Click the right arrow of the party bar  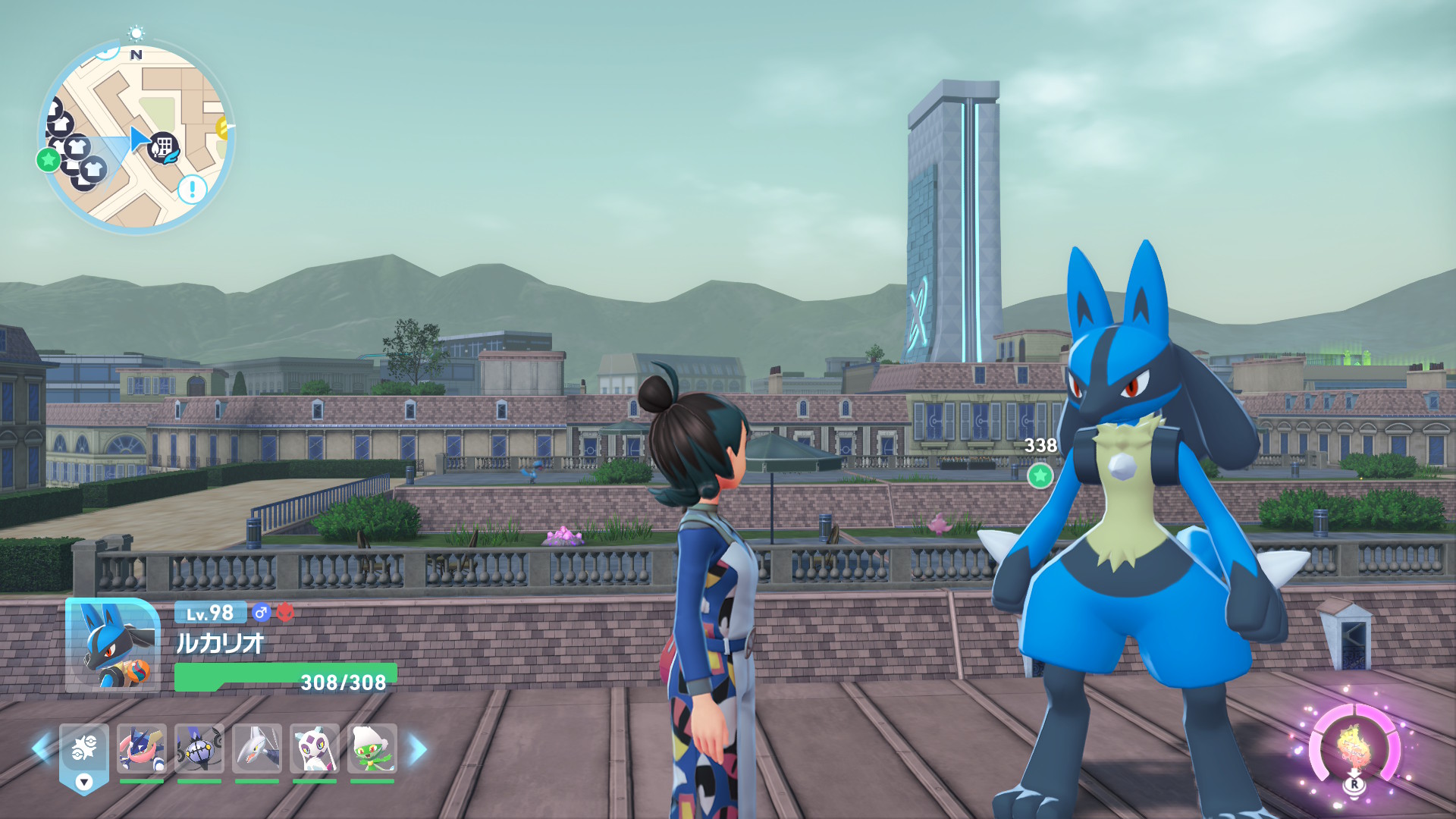[418, 749]
